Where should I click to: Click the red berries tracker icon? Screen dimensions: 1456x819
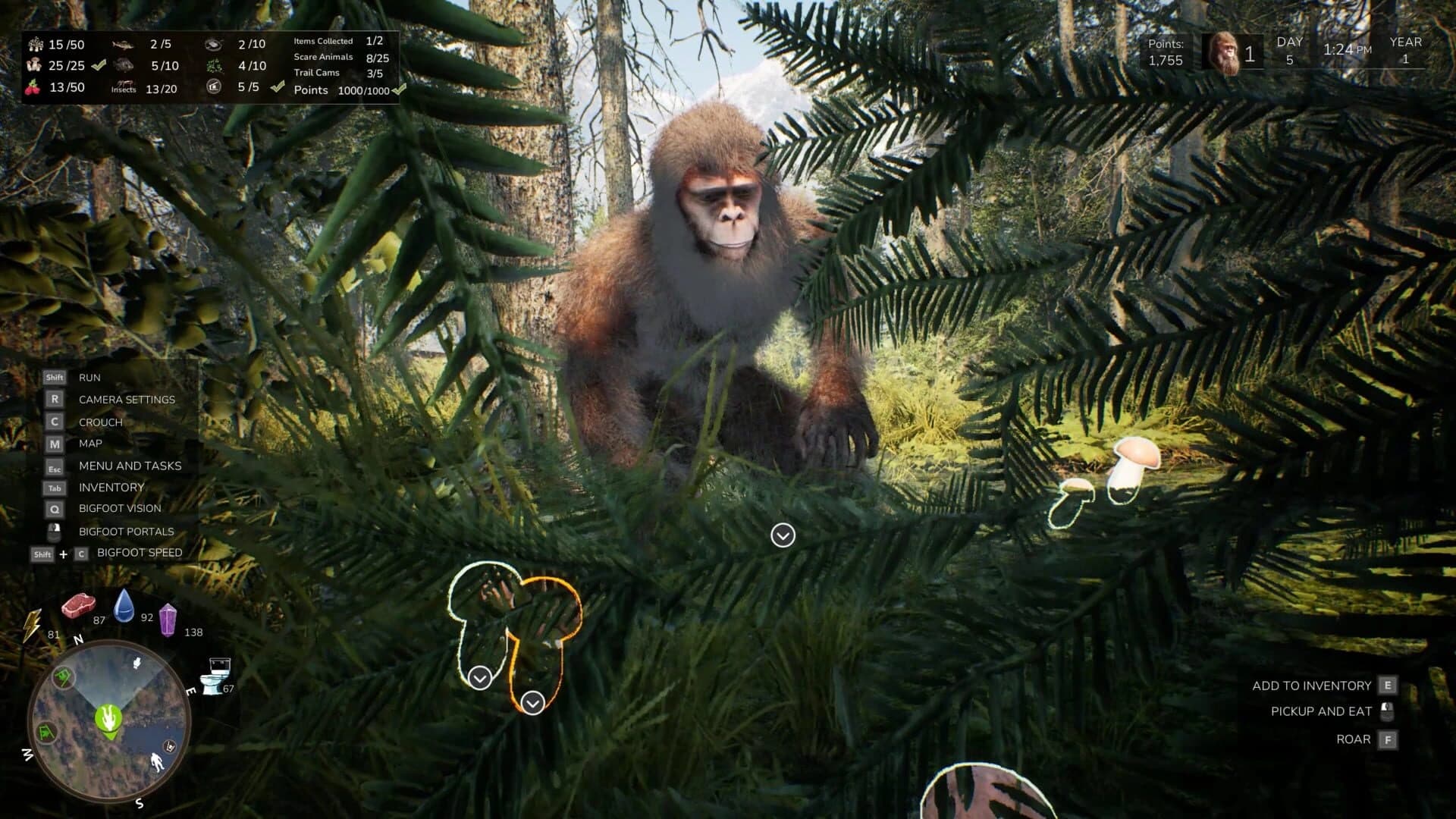pos(33,87)
